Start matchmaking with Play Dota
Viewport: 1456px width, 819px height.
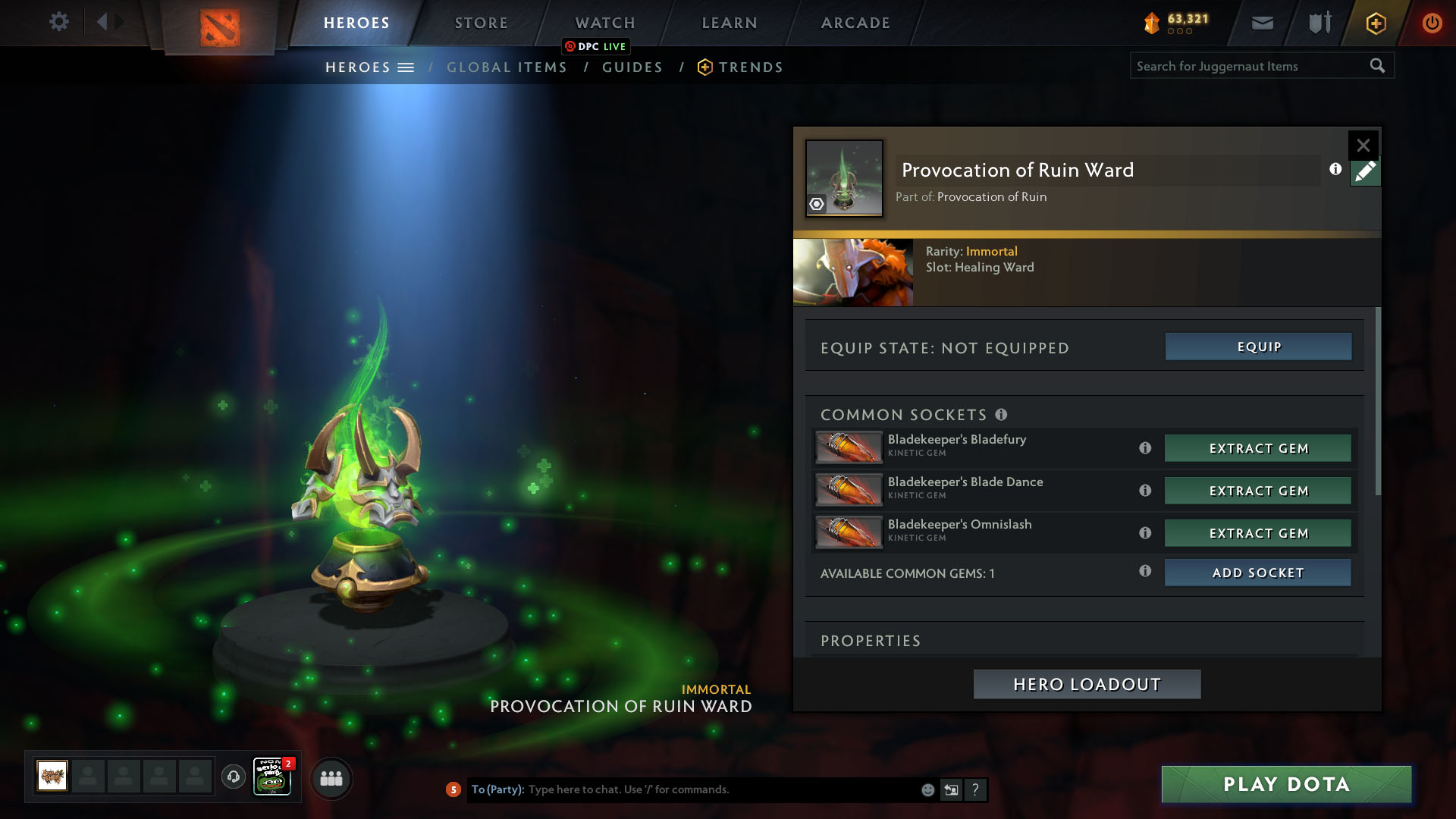(1286, 784)
